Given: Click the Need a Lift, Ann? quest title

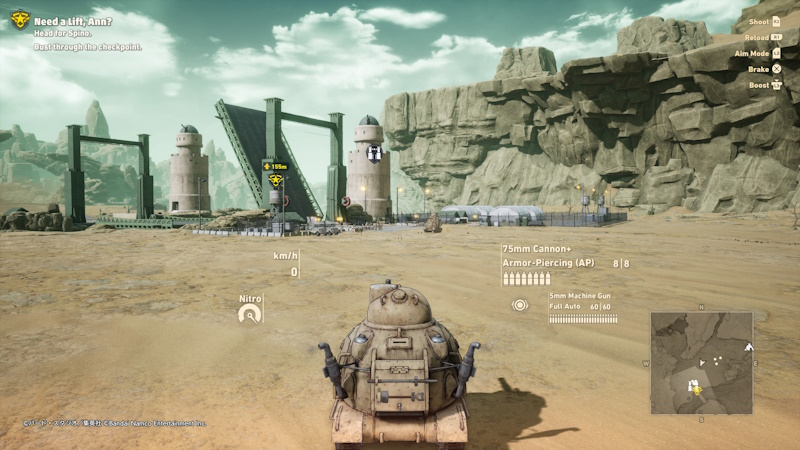Looking at the screenshot, I should click(72, 22).
